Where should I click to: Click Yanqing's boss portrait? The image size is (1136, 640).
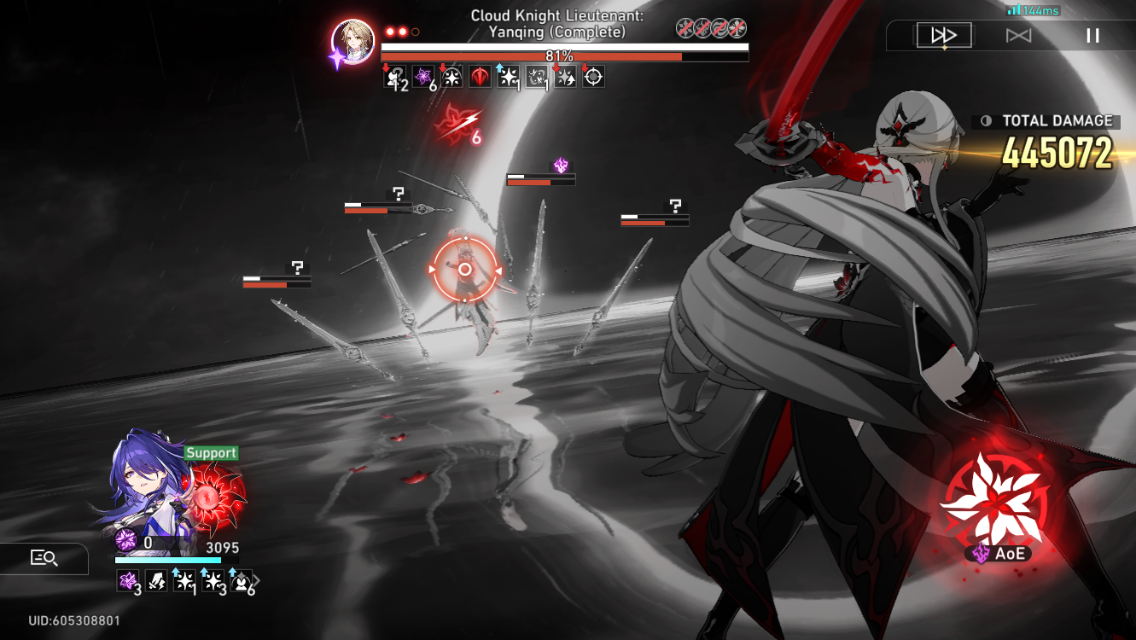click(353, 41)
